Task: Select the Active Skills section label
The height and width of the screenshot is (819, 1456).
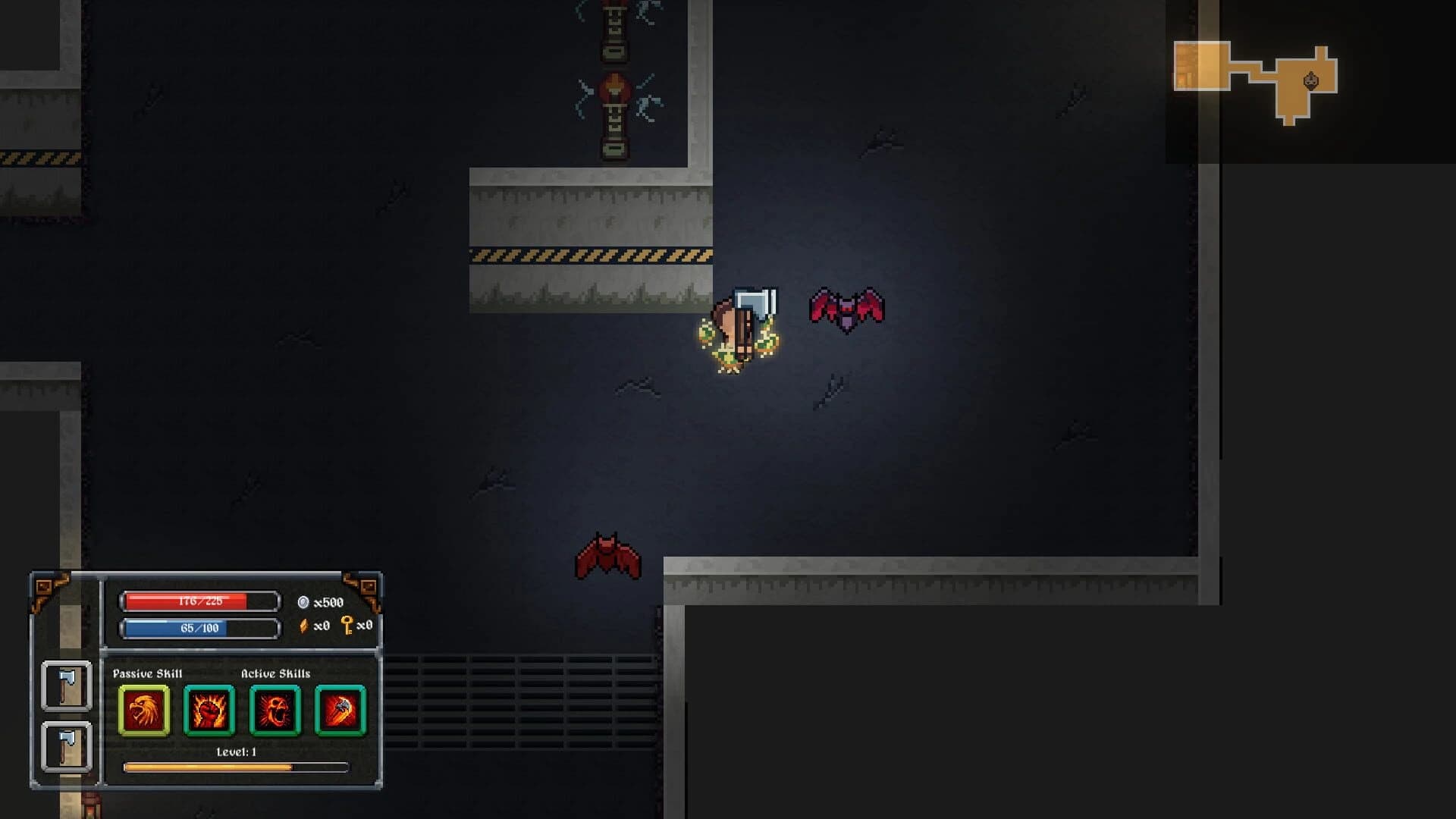Action: coord(276,672)
